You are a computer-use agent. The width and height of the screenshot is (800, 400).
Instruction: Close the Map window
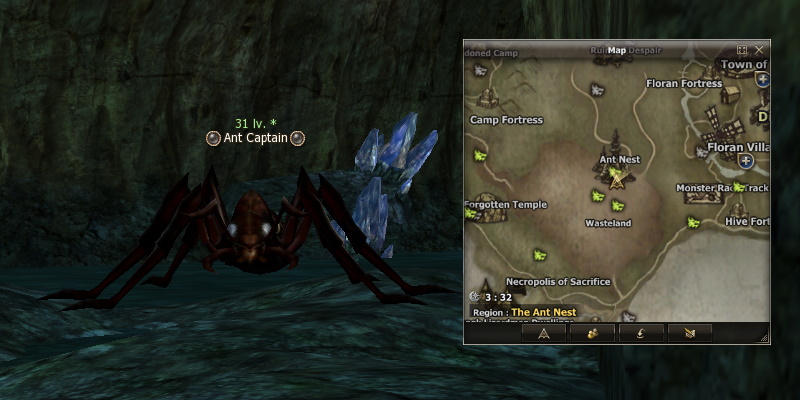[760, 49]
